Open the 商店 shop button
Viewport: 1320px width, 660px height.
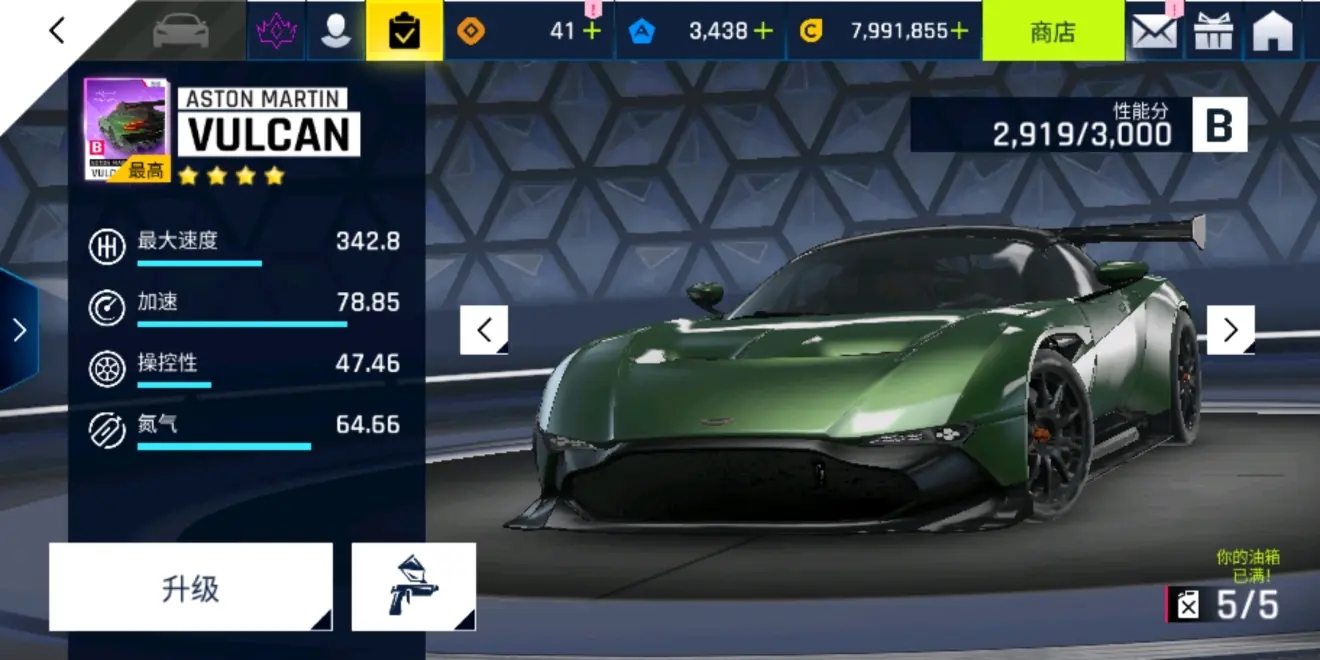click(x=1052, y=31)
